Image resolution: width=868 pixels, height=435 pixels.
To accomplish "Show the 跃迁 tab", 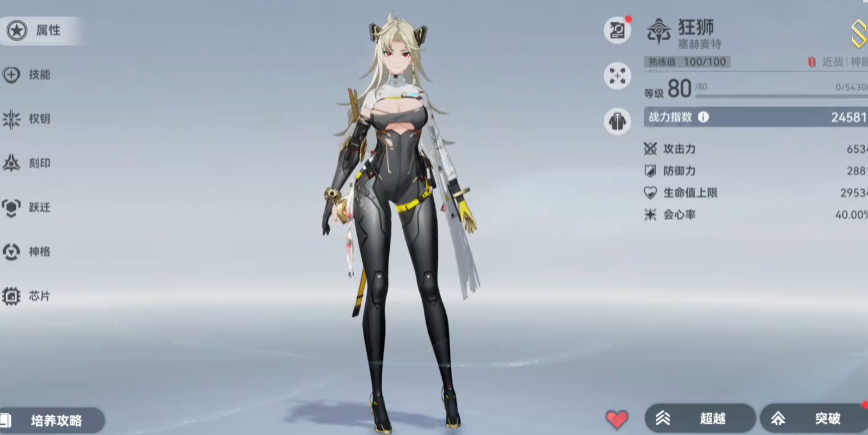I will pos(28,207).
